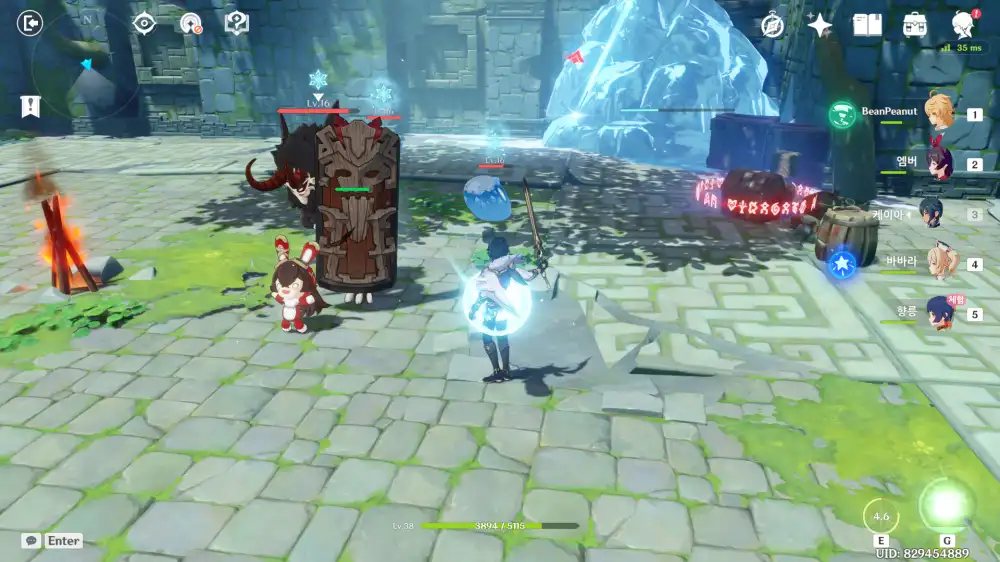
Task: Switch to party member 엠버
Action: (939, 163)
